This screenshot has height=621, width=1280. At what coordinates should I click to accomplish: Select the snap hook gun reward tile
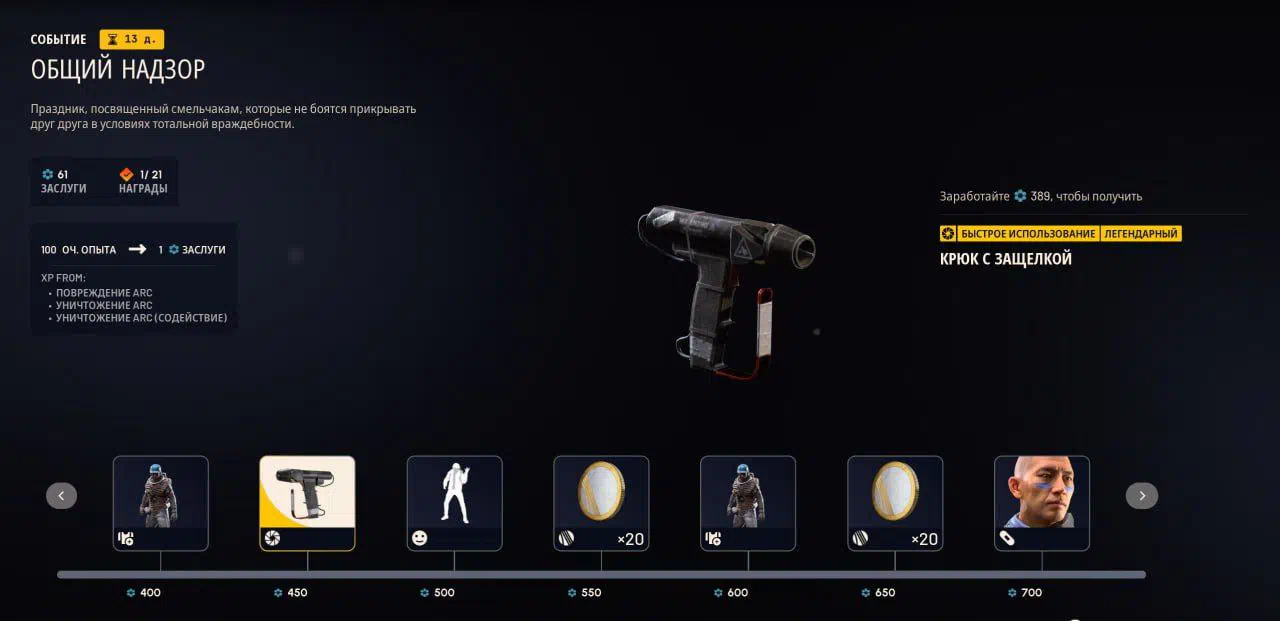tap(307, 503)
